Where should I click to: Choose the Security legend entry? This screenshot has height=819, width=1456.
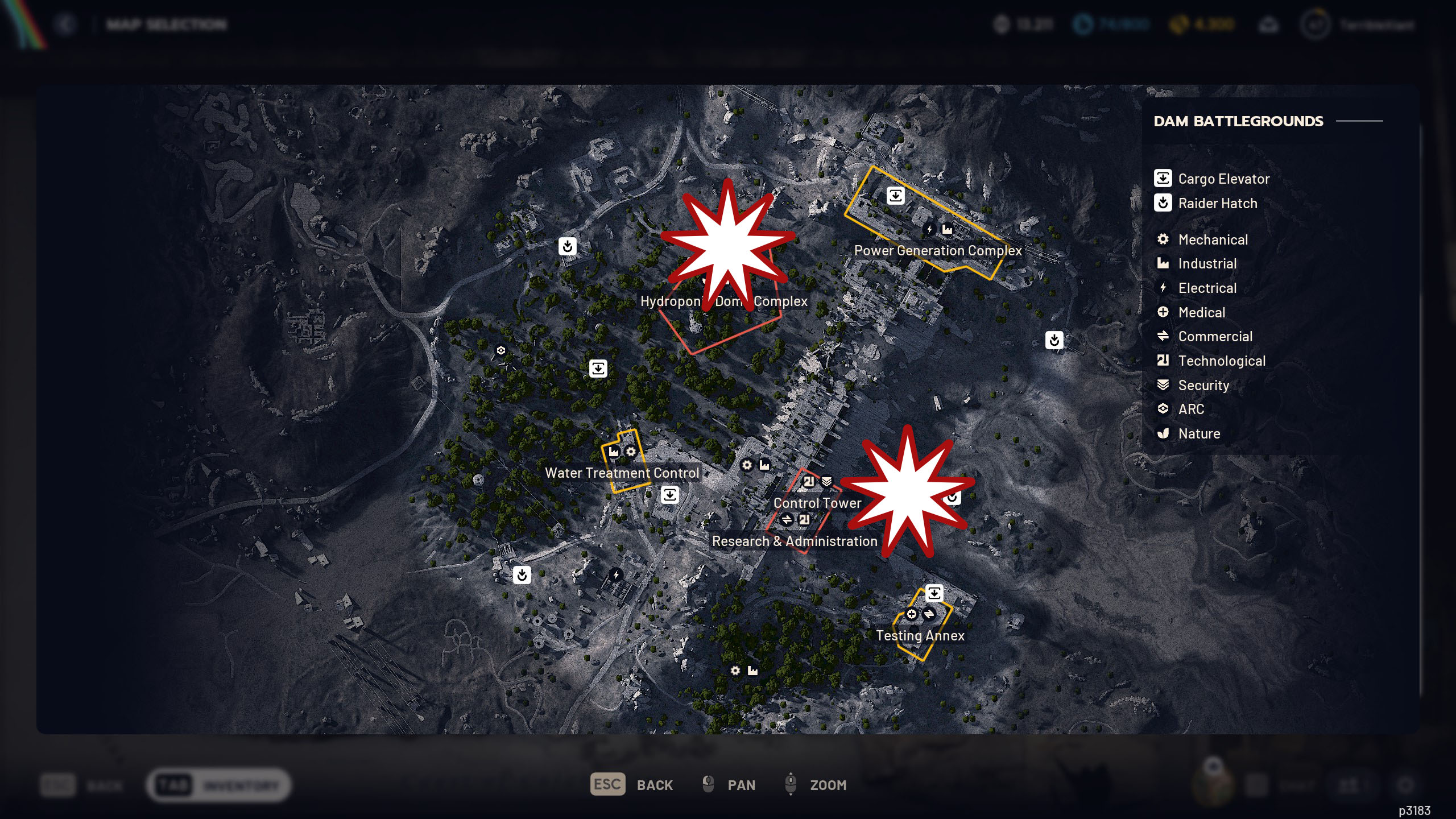pyautogui.click(x=1203, y=386)
